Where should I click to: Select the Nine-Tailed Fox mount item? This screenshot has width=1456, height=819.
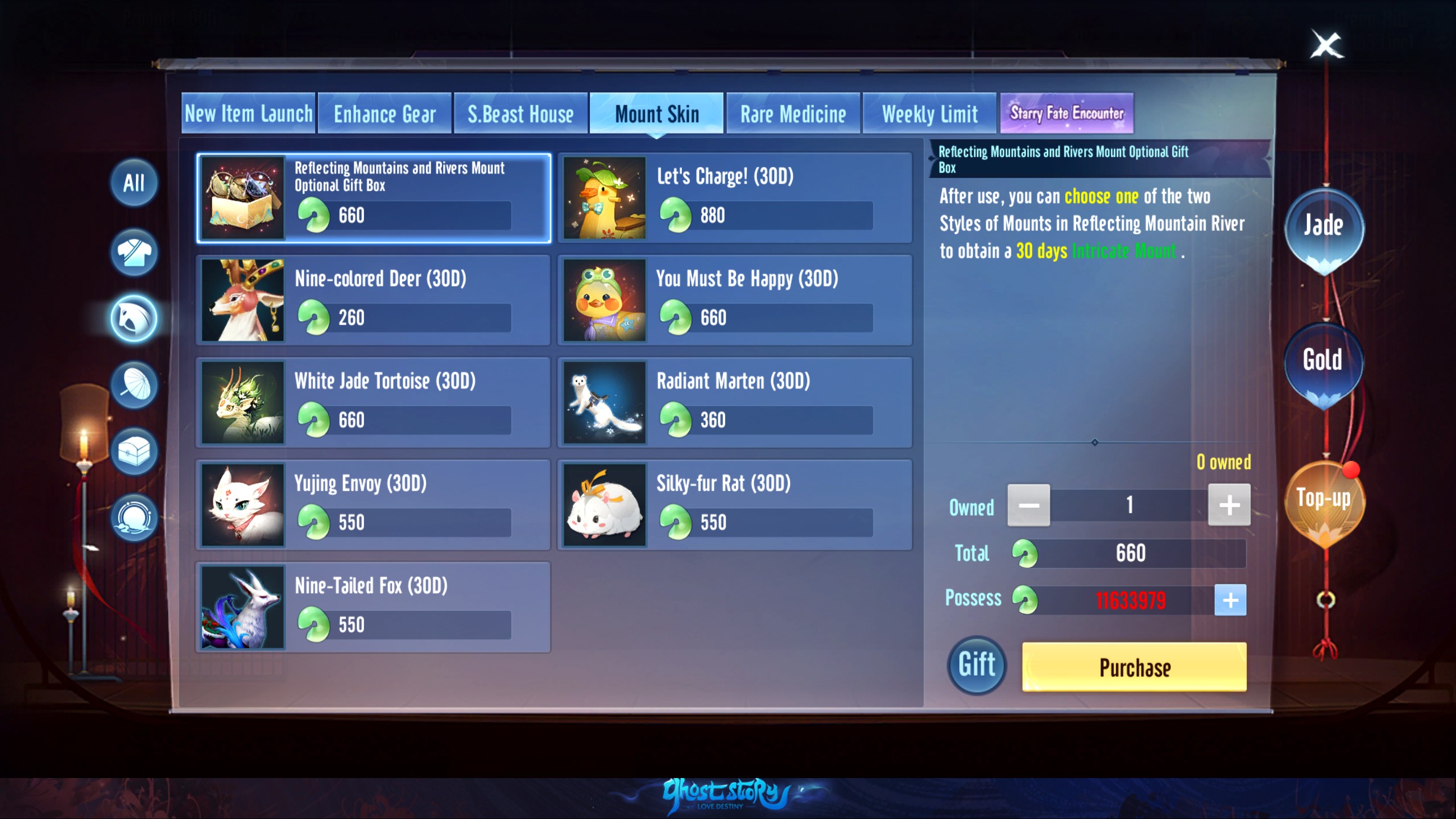(373, 606)
